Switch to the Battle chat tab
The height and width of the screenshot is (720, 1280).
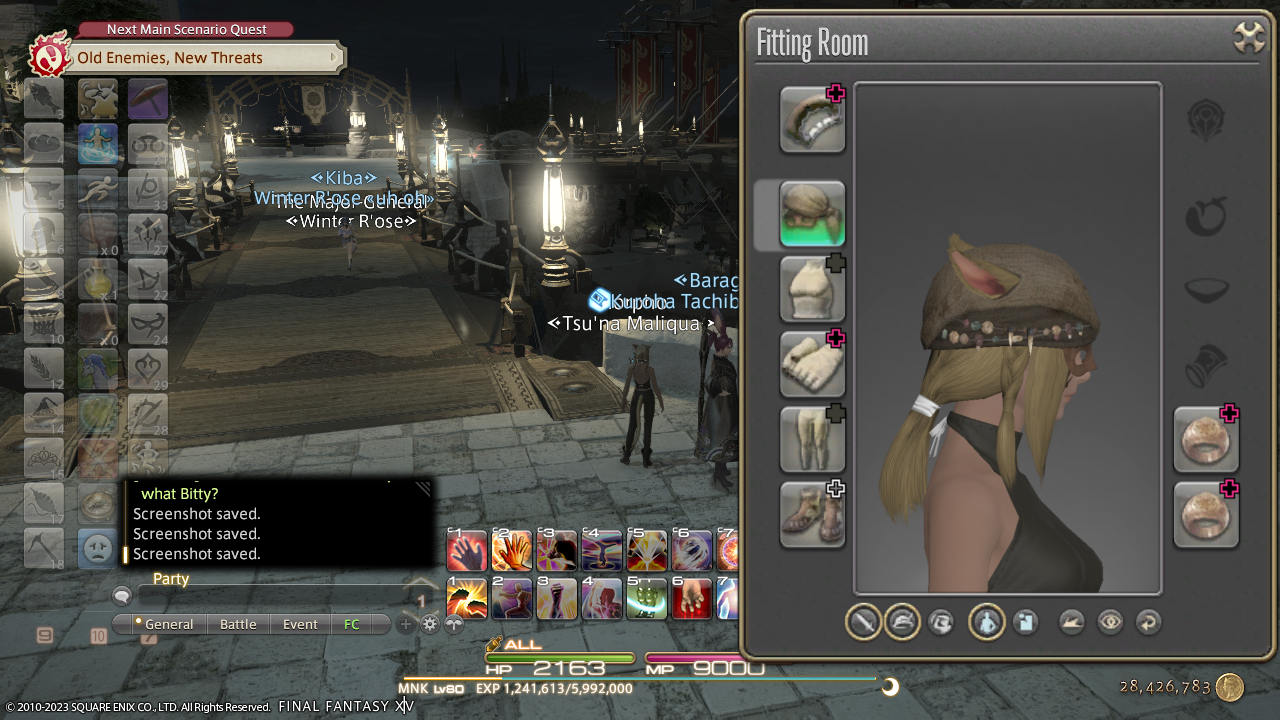click(x=238, y=624)
